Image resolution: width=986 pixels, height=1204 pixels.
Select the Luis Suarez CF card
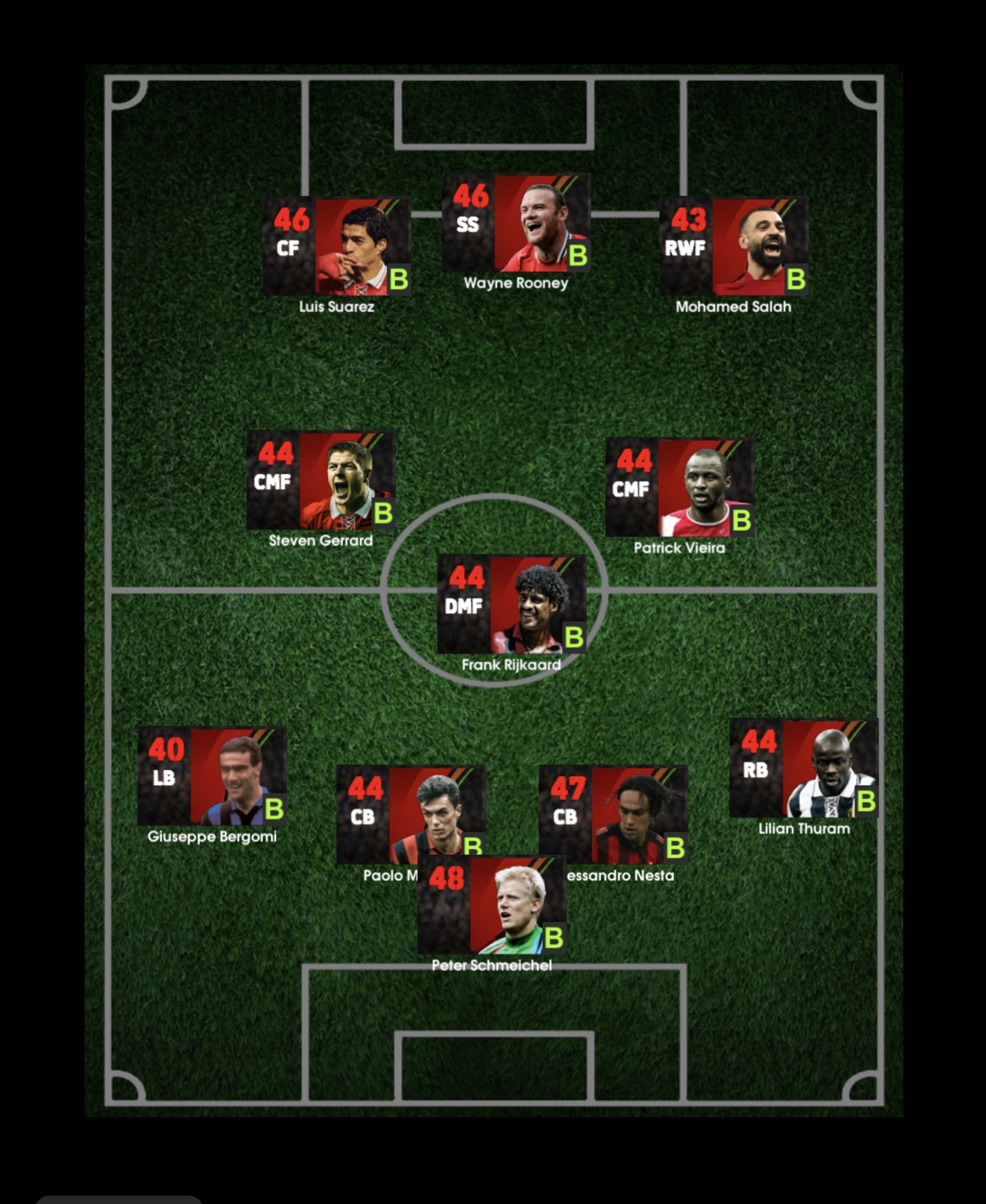tap(336, 247)
